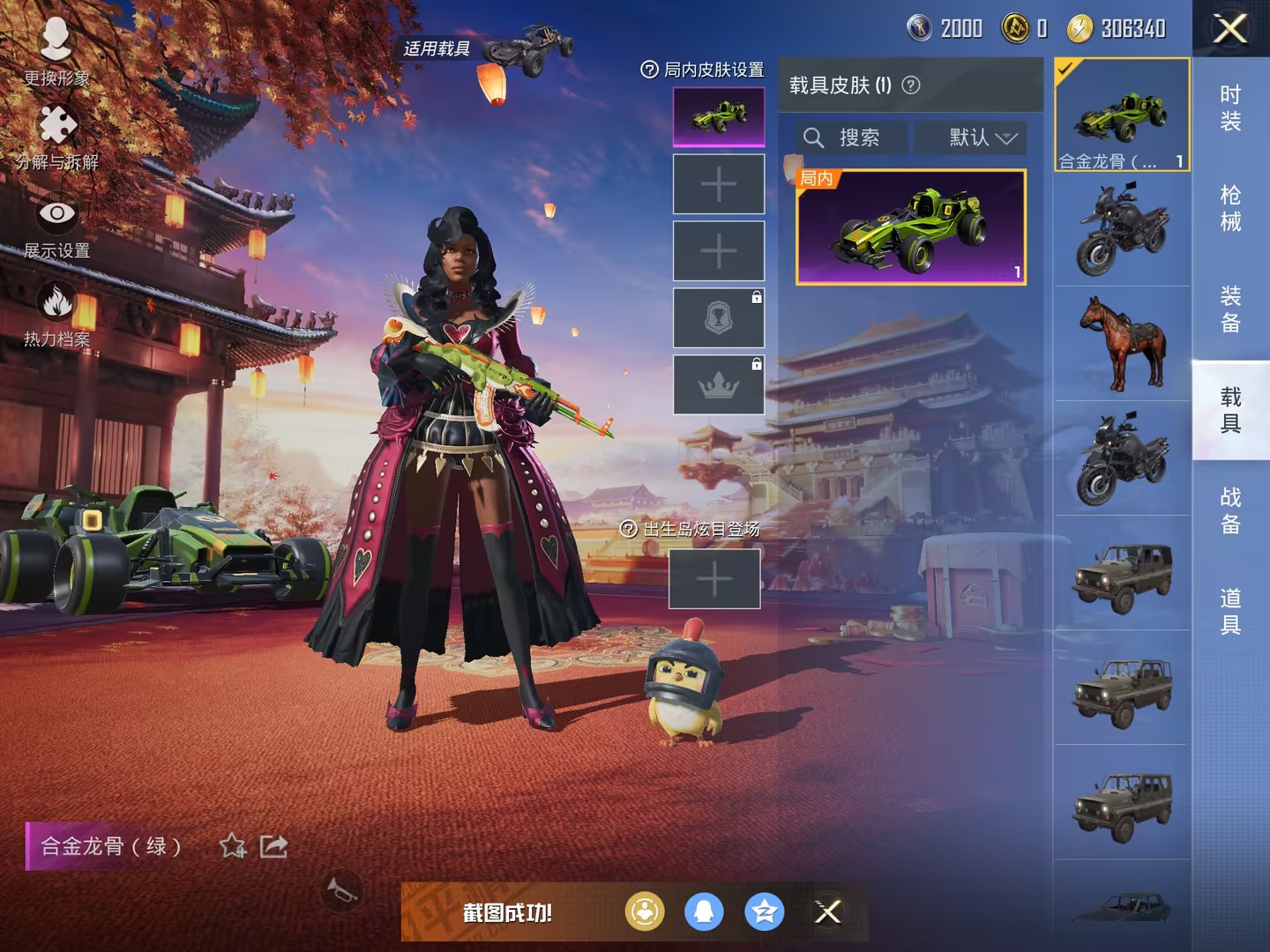The width and height of the screenshot is (1270, 952).
Task: Choose the brown horse vehicle thumbnail
Action: click(1123, 343)
